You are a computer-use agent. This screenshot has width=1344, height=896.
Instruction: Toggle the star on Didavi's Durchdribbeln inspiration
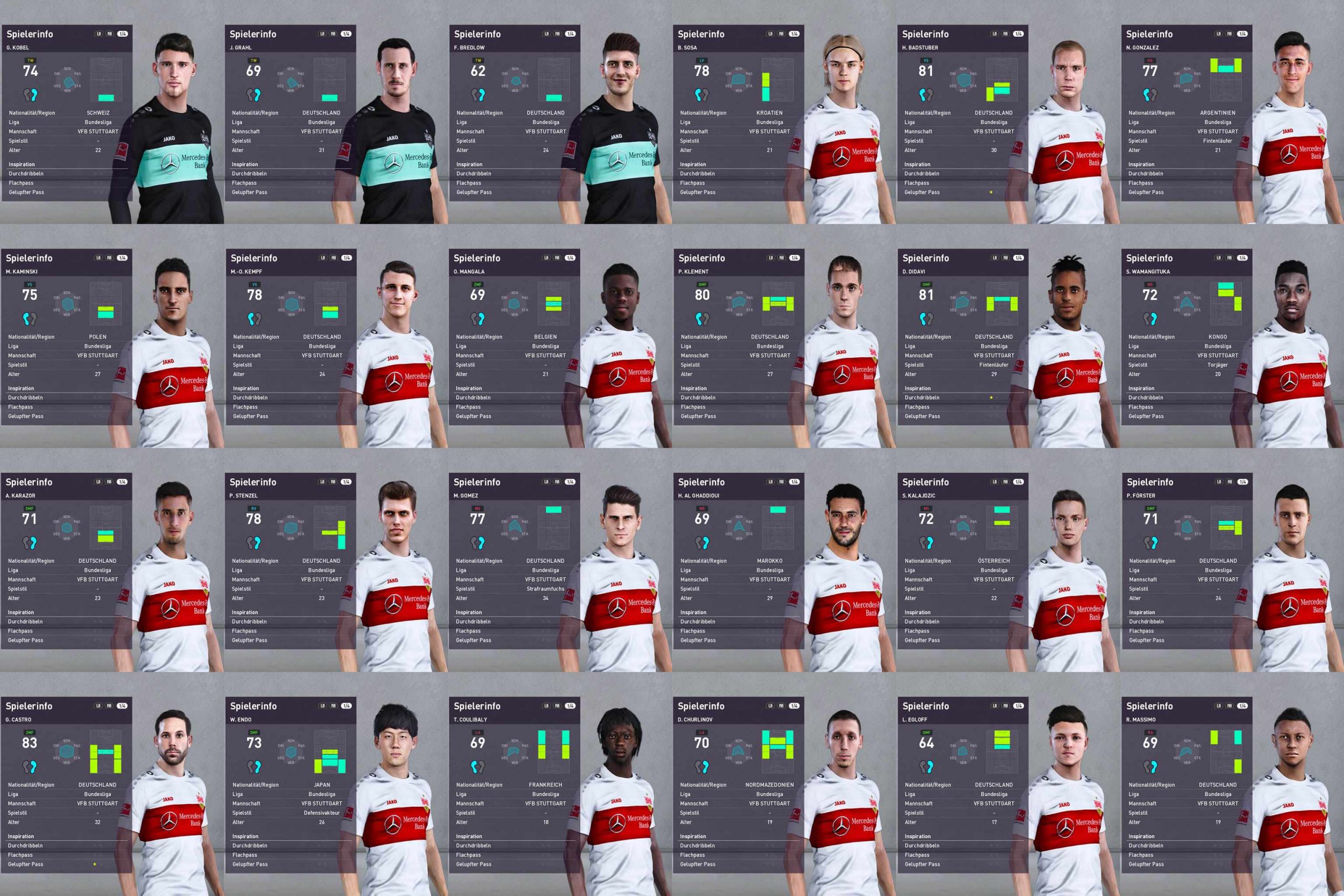click(x=990, y=397)
